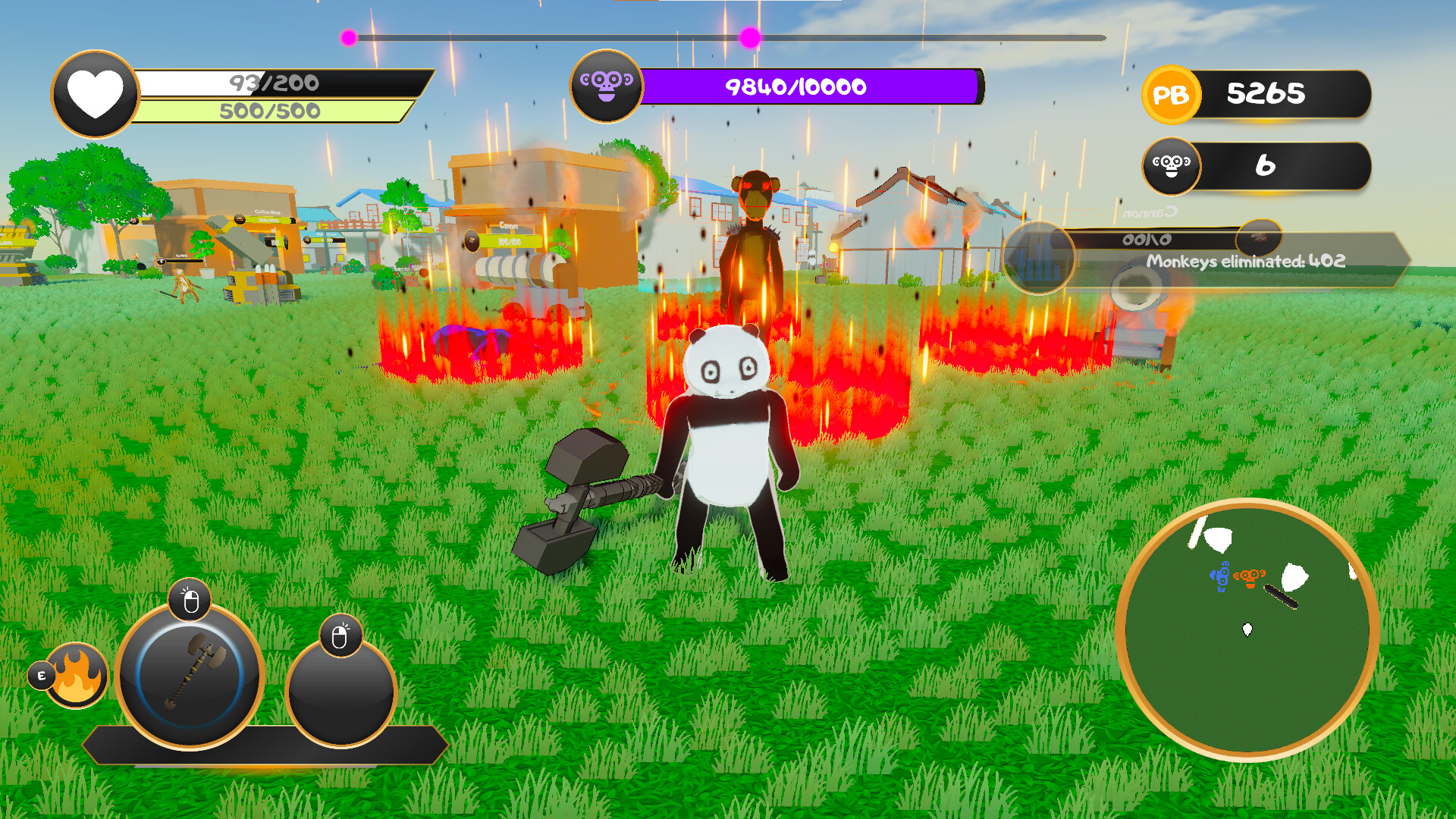Viewport: 1456px width, 819px height.
Task: Click the right-mouse badge on the secondary slot
Action: pyautogui.click(x=340, y=634)
